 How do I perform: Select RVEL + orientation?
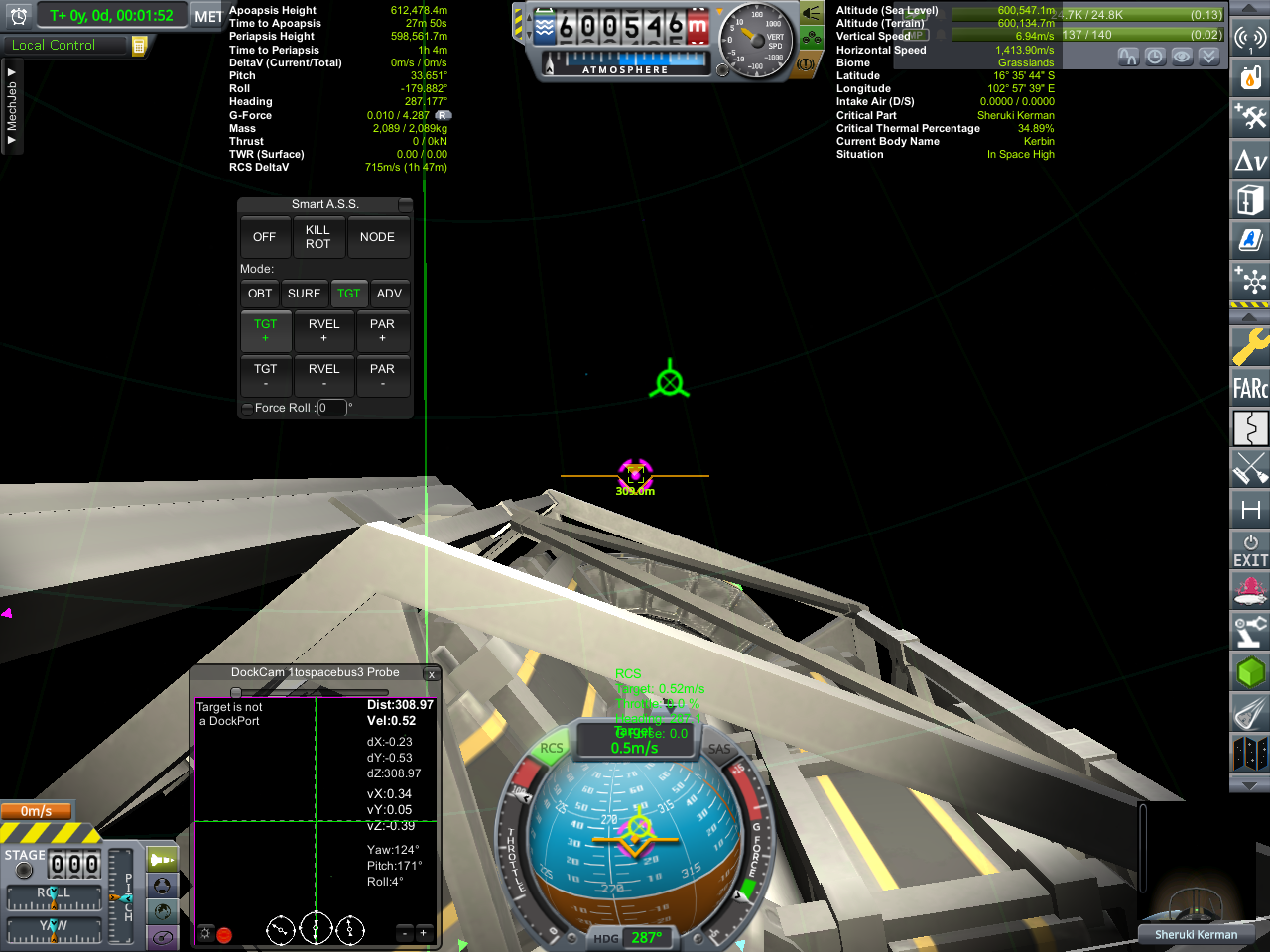point(323,330)
